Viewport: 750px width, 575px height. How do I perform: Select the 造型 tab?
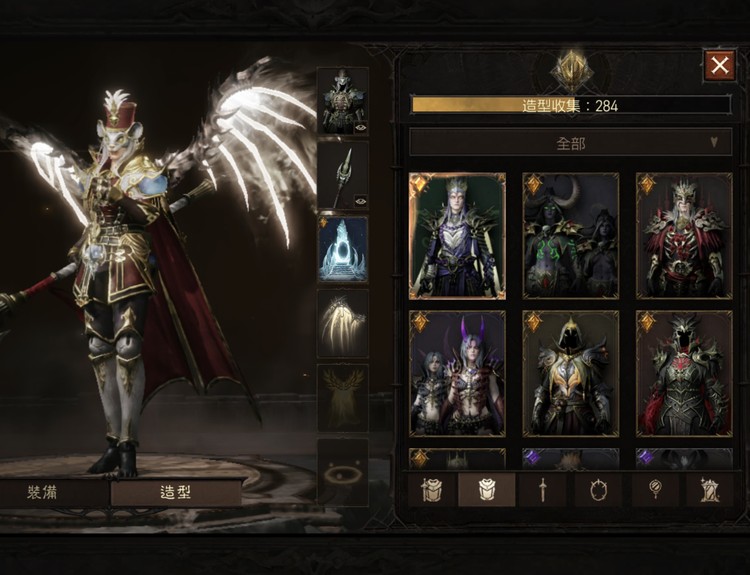coord(176,492)
